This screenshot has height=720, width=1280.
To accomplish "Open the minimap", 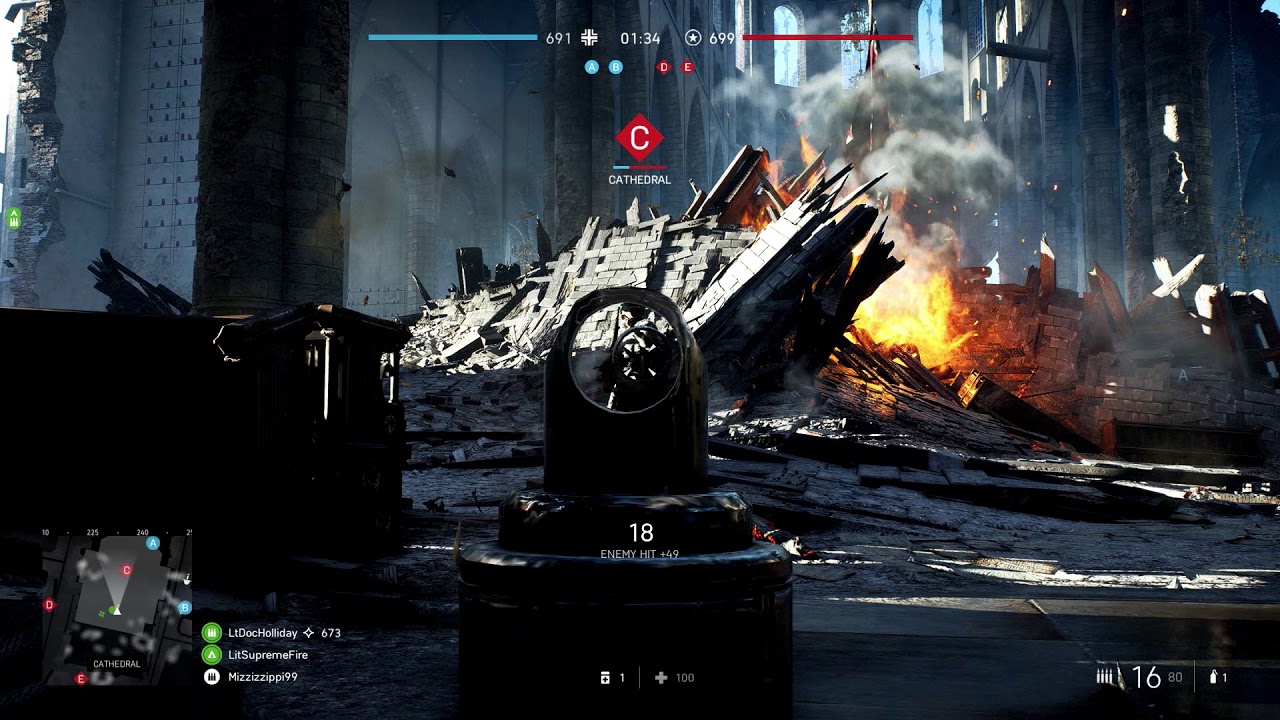I will click(116, 606).
